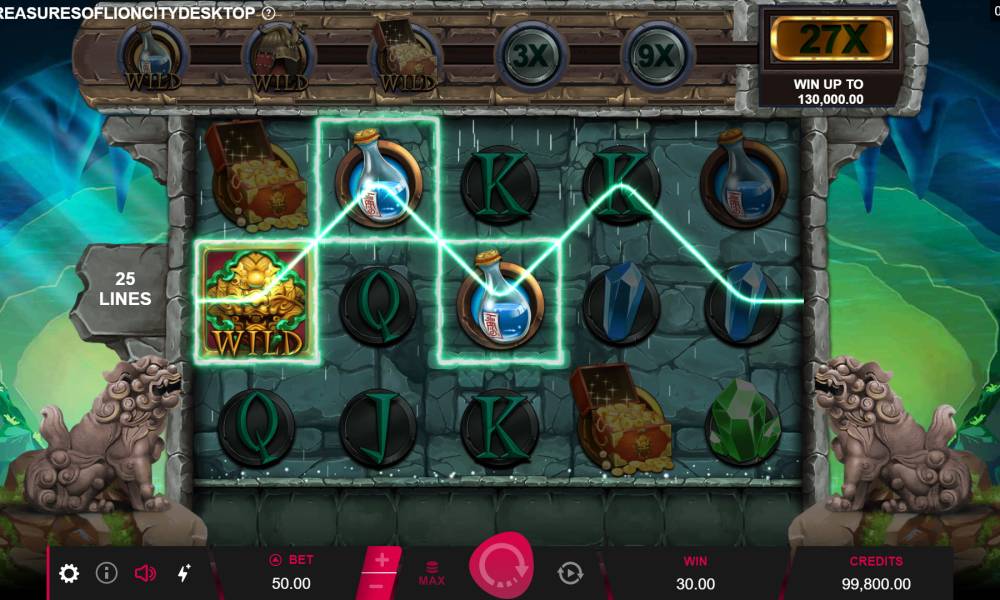Decrease bet with the minus button
The height and width of the screenshot is (600, 1000).
(x=374, y=586)
